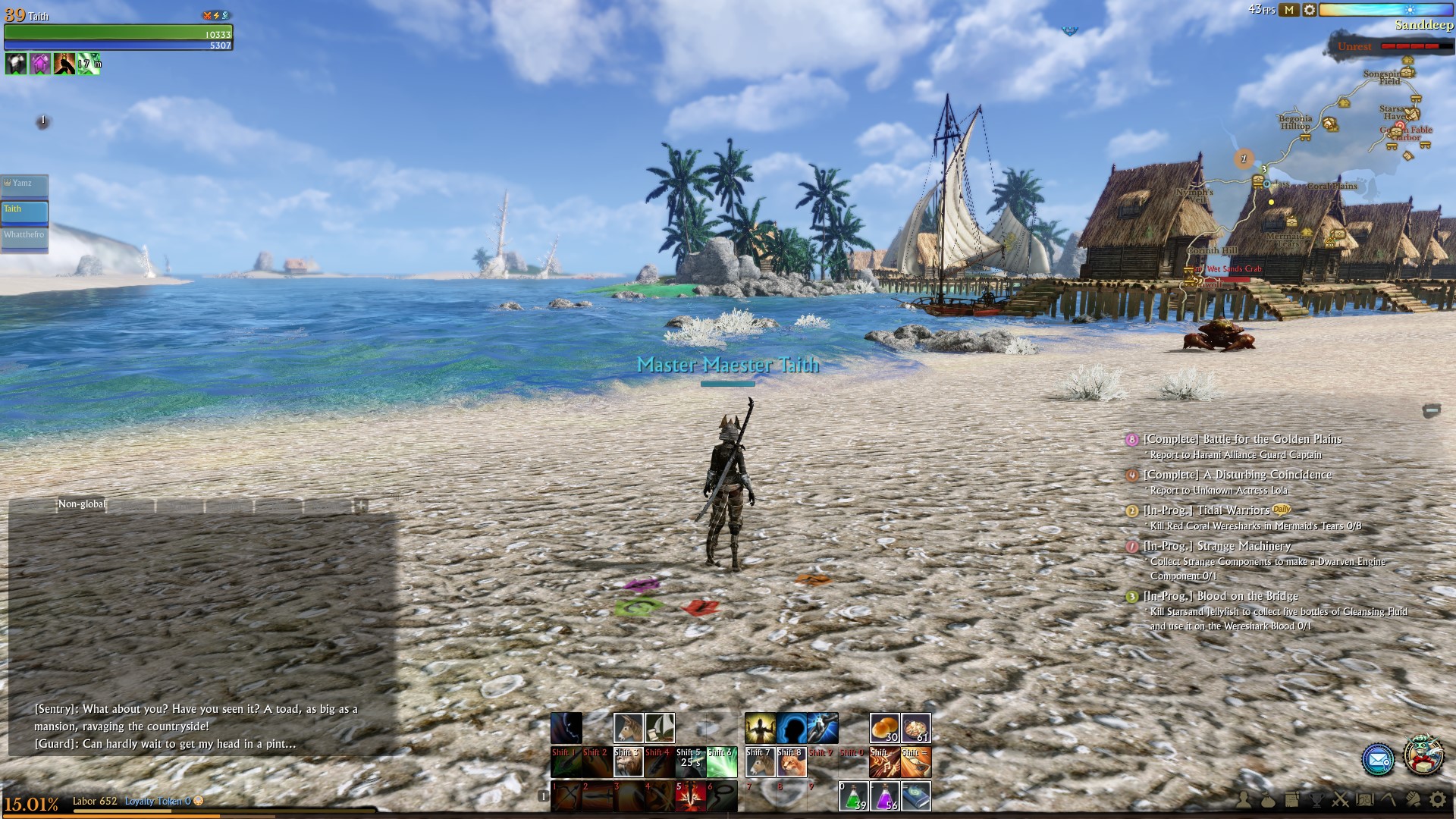Open the goblin gift box reward icon

pyautogui.click(x=1423, y=755)
